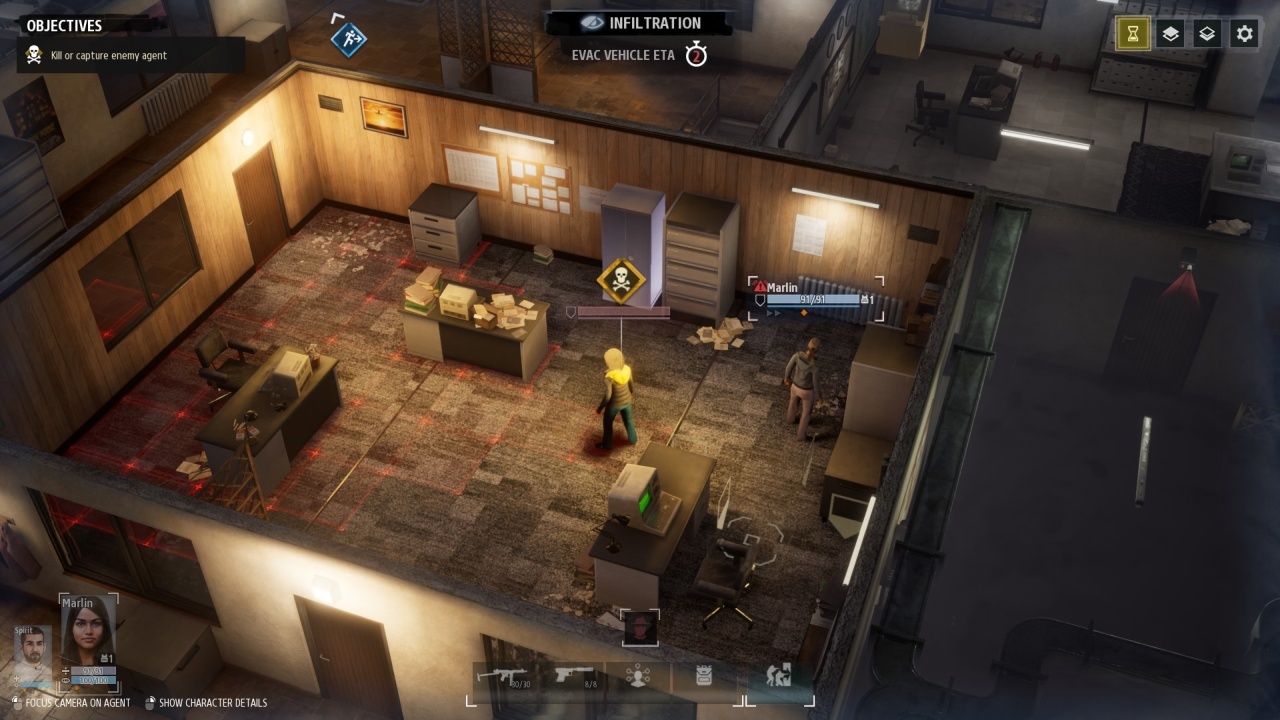Select the submachine gun weapon slot

505,677
